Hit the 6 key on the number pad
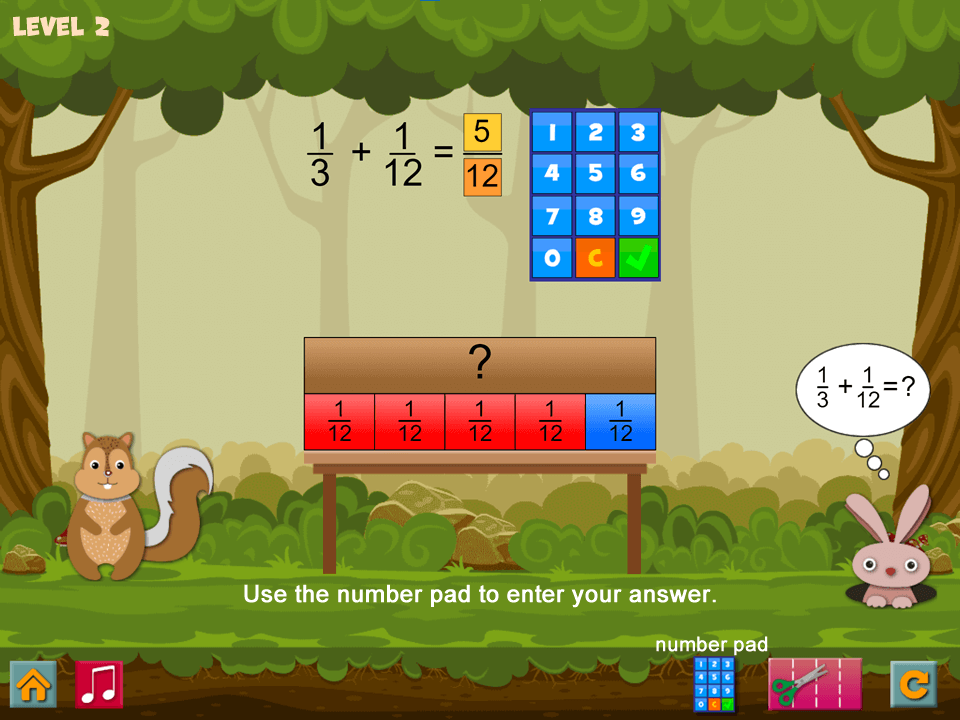The image size is (960, 720). tap(638, 174)
